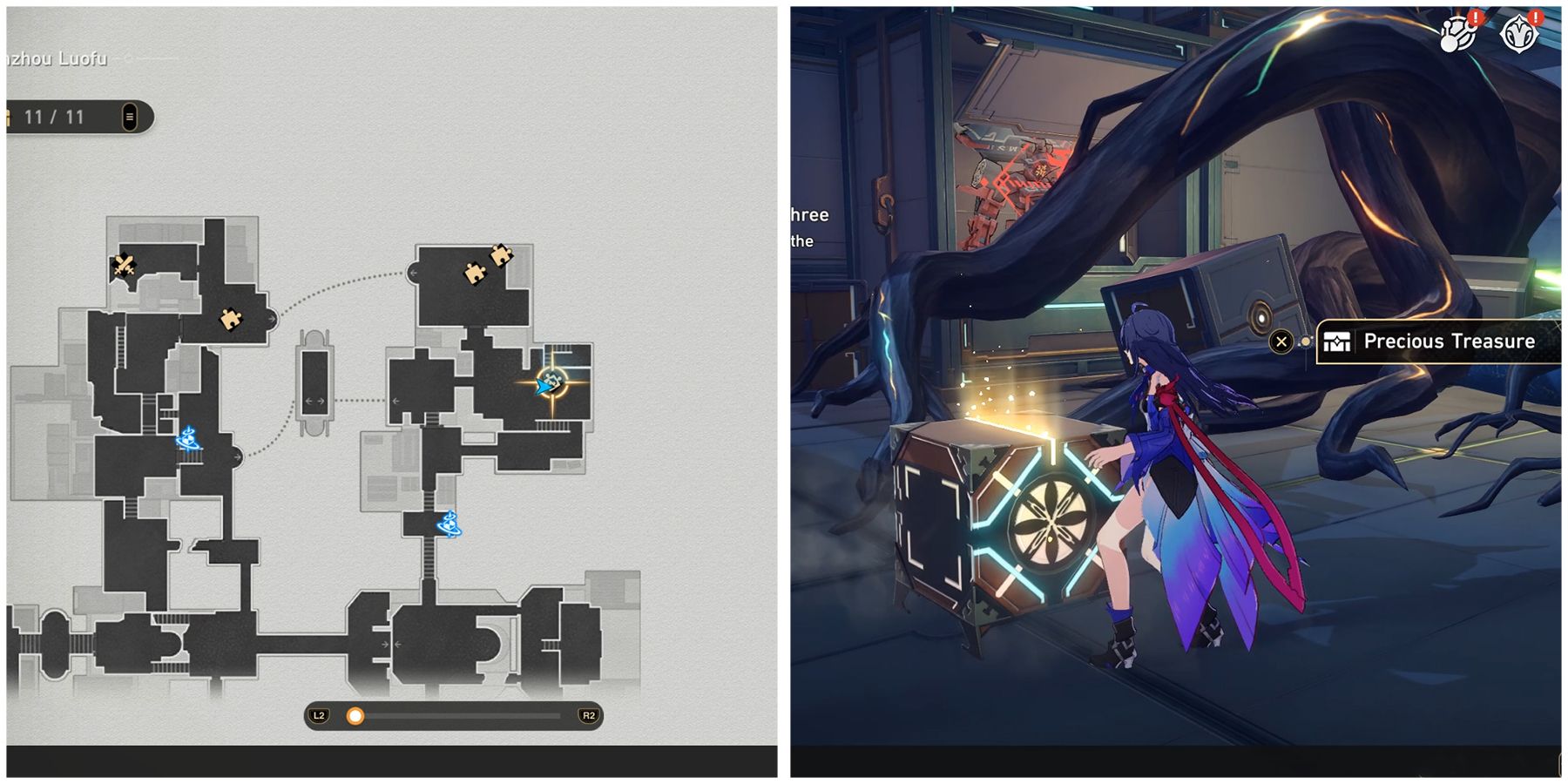The width and height of the screenshot is (1568, 784).
Task: Click the treasure chest icon in the interaction label
Action: point(1337,342)
